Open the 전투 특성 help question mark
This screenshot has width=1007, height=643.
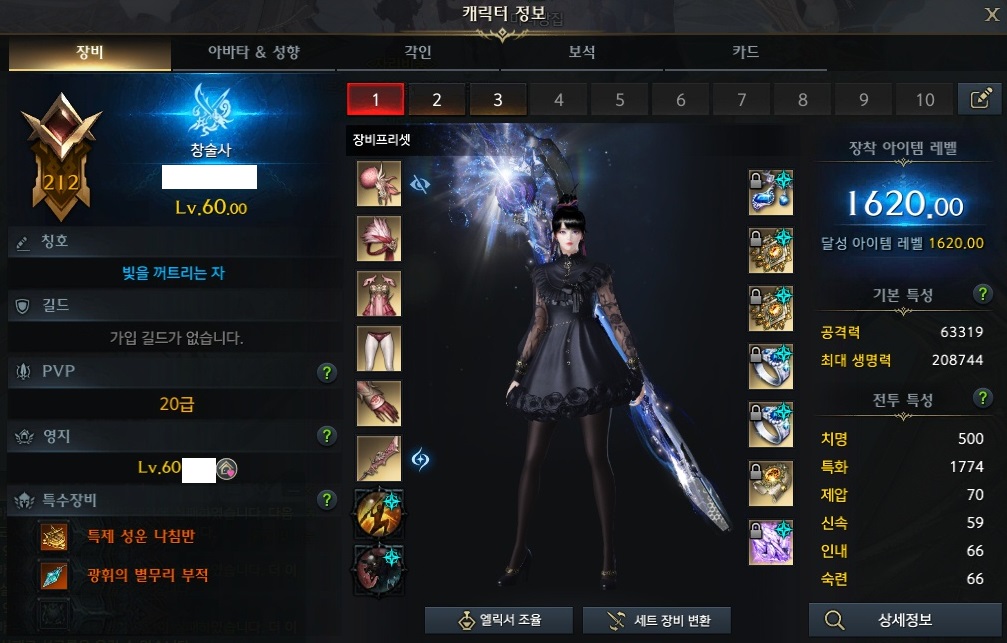983,399
